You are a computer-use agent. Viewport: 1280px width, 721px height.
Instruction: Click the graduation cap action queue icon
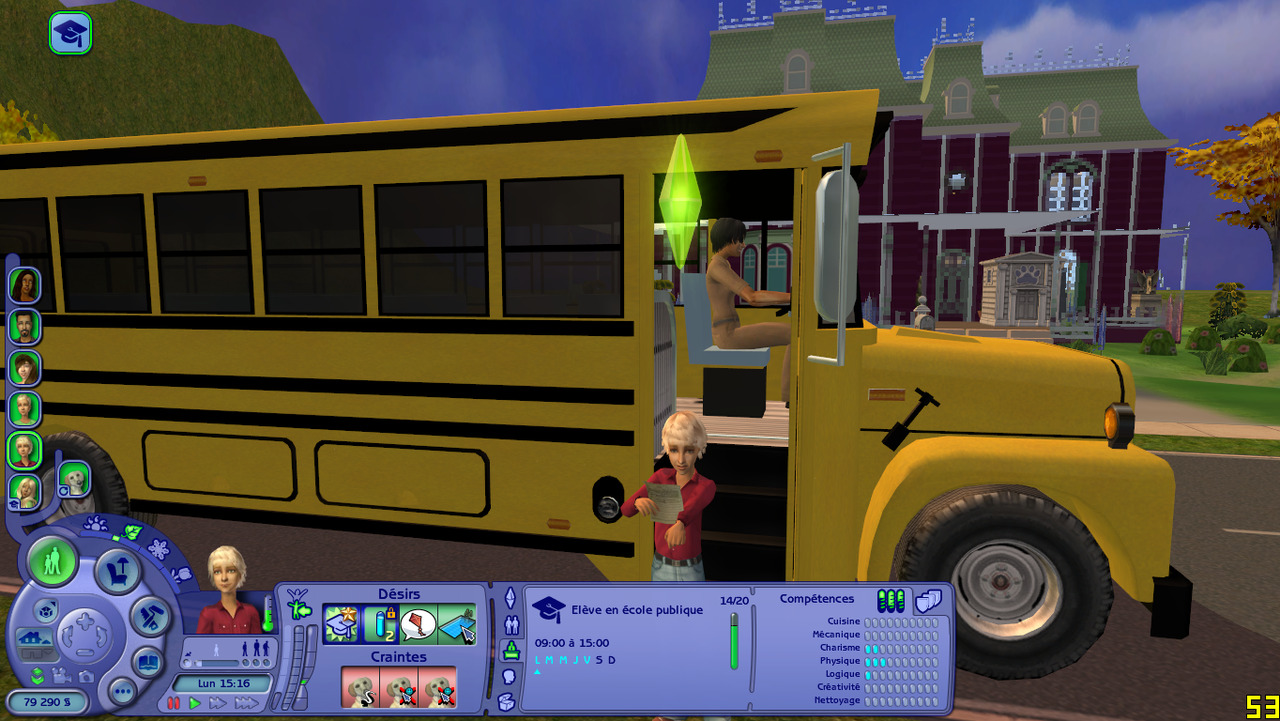coord(70,33)
